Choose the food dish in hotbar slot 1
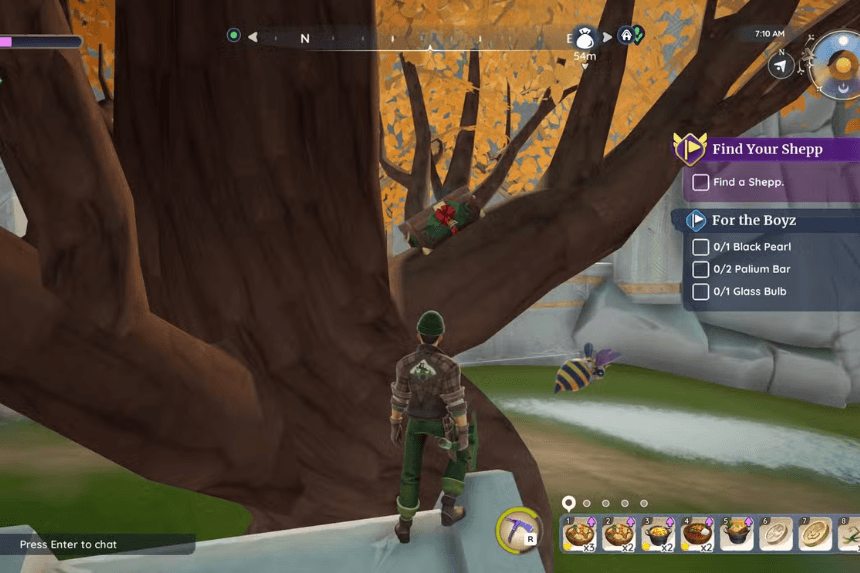The width and height of the screenshot is (860, 573). (x=579, y=534)
